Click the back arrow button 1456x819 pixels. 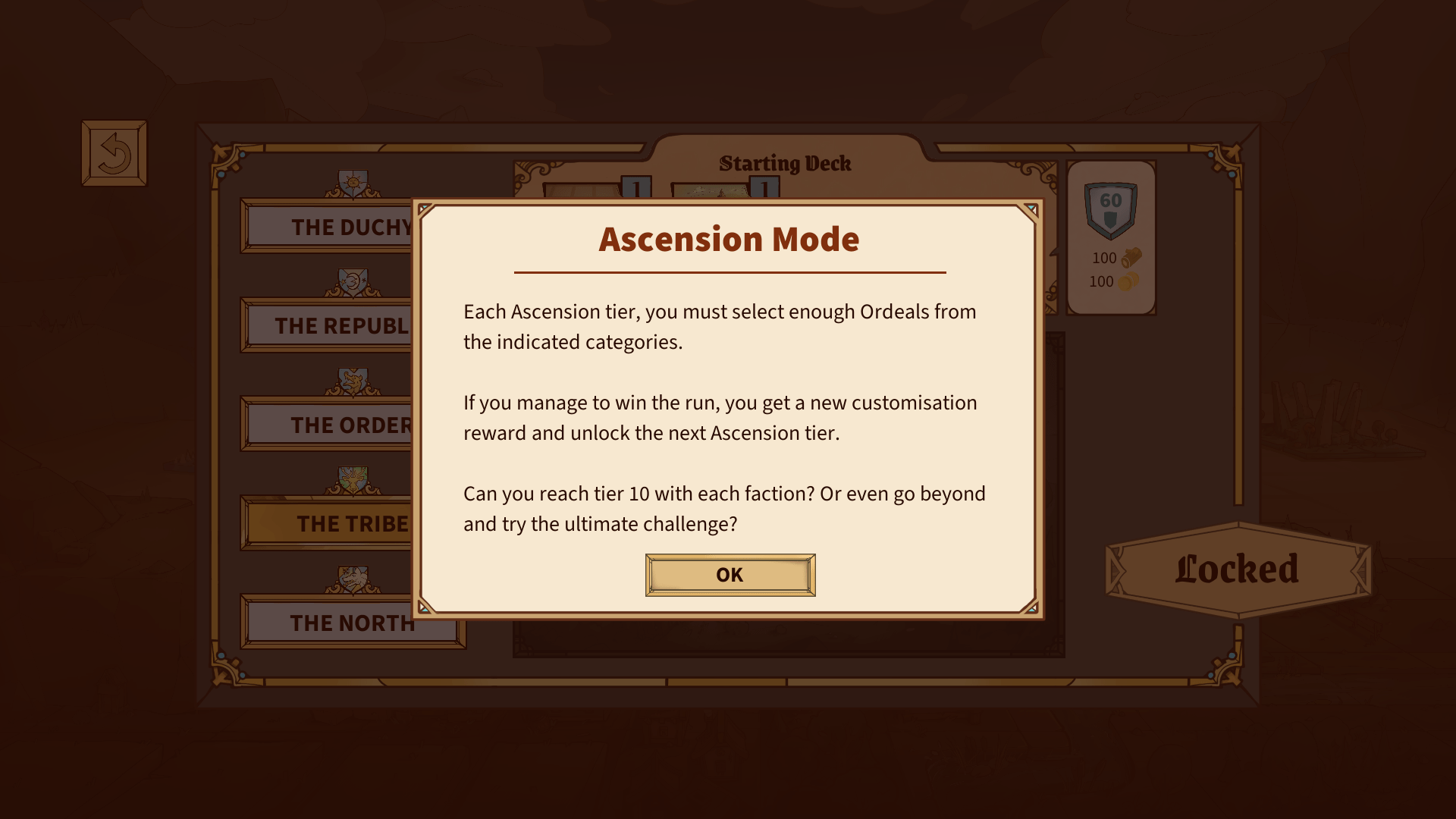pos(114,153)
